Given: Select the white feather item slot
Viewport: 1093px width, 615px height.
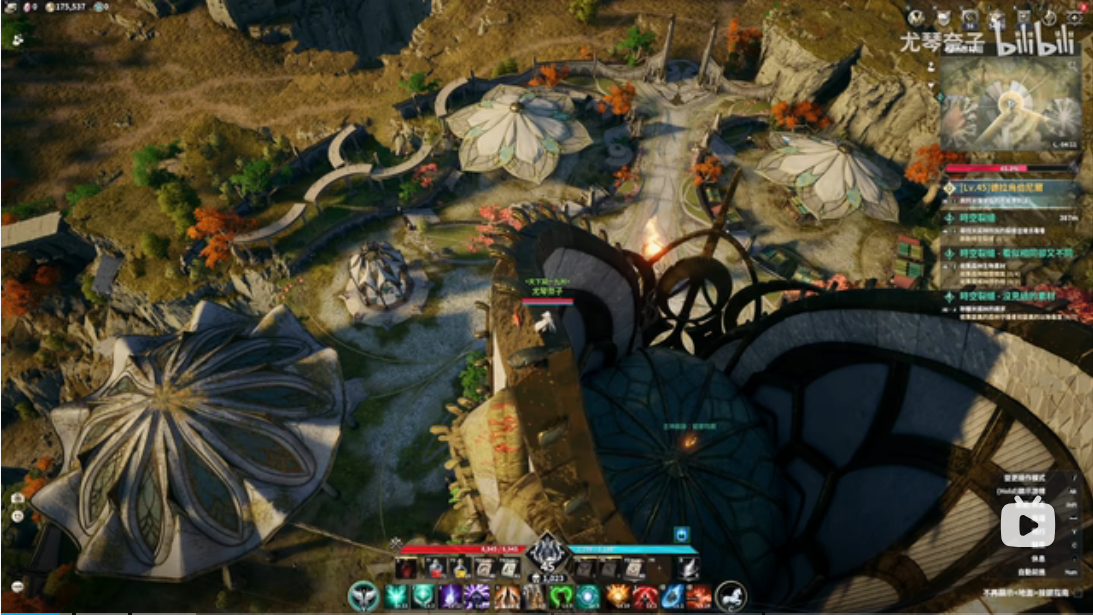Looking at the screenshot, I should (687, 569).
